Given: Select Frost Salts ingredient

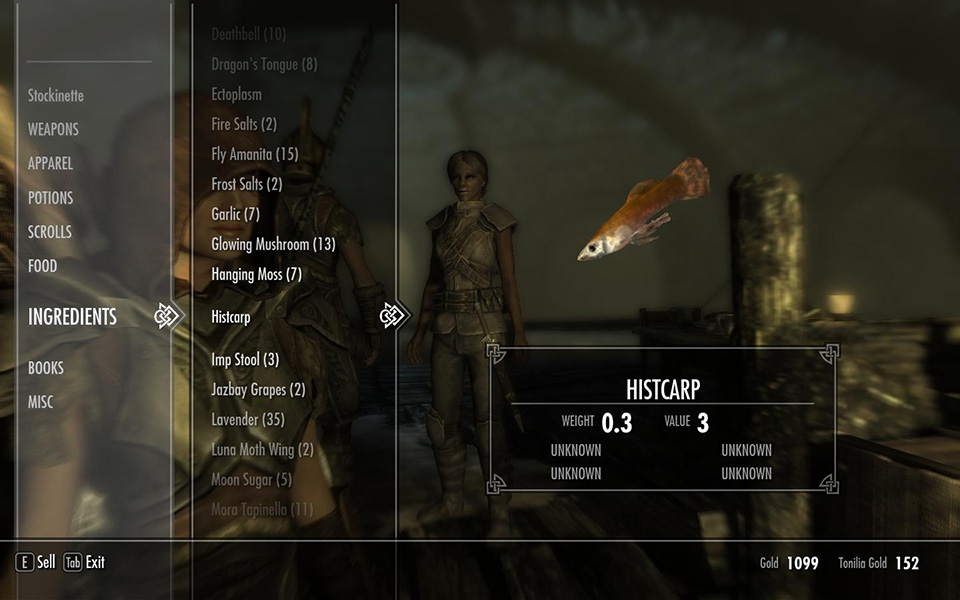Looking at the screenshot, I should click(x=247, y=184).
